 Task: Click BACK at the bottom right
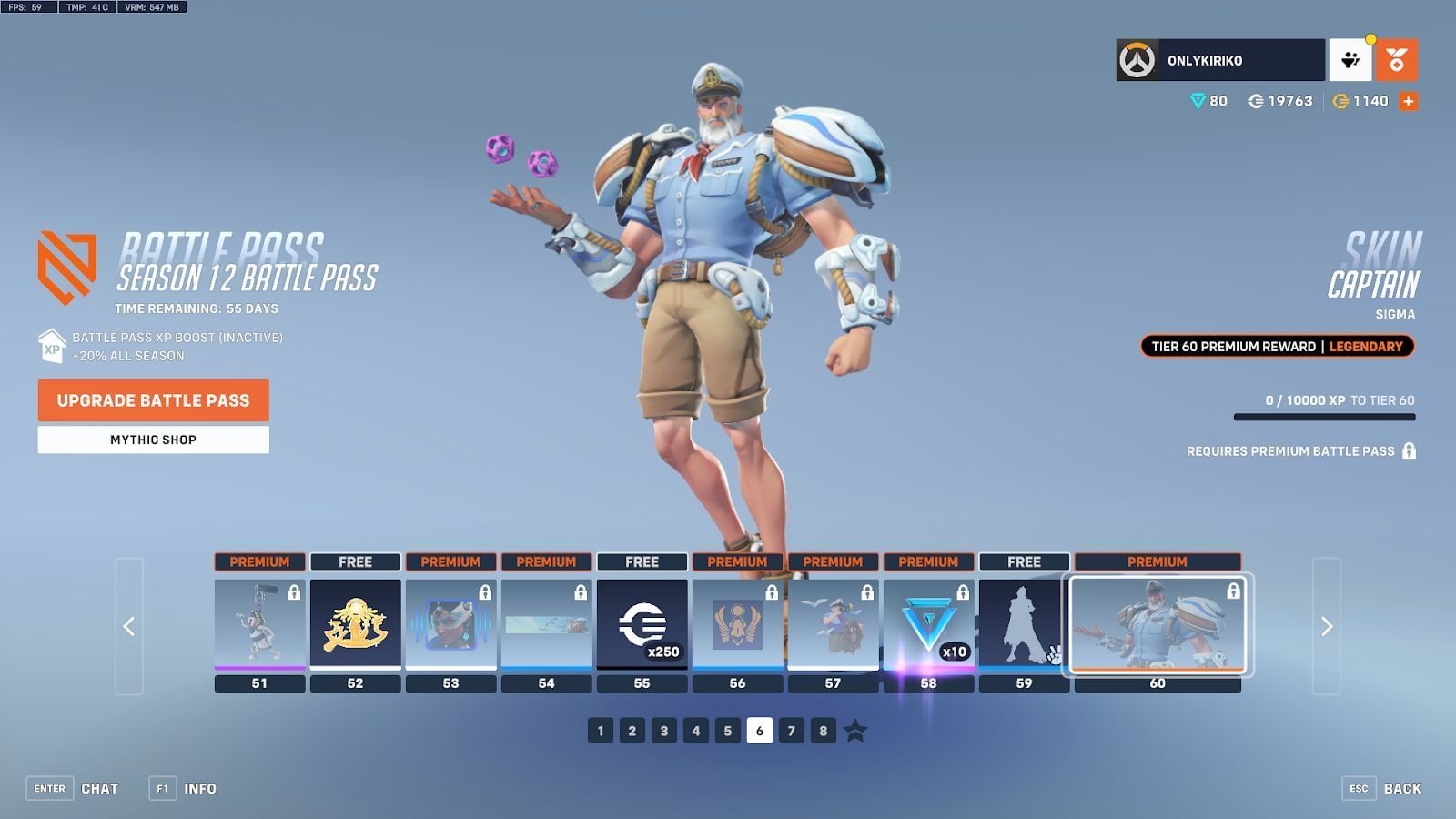point(1401,788)
